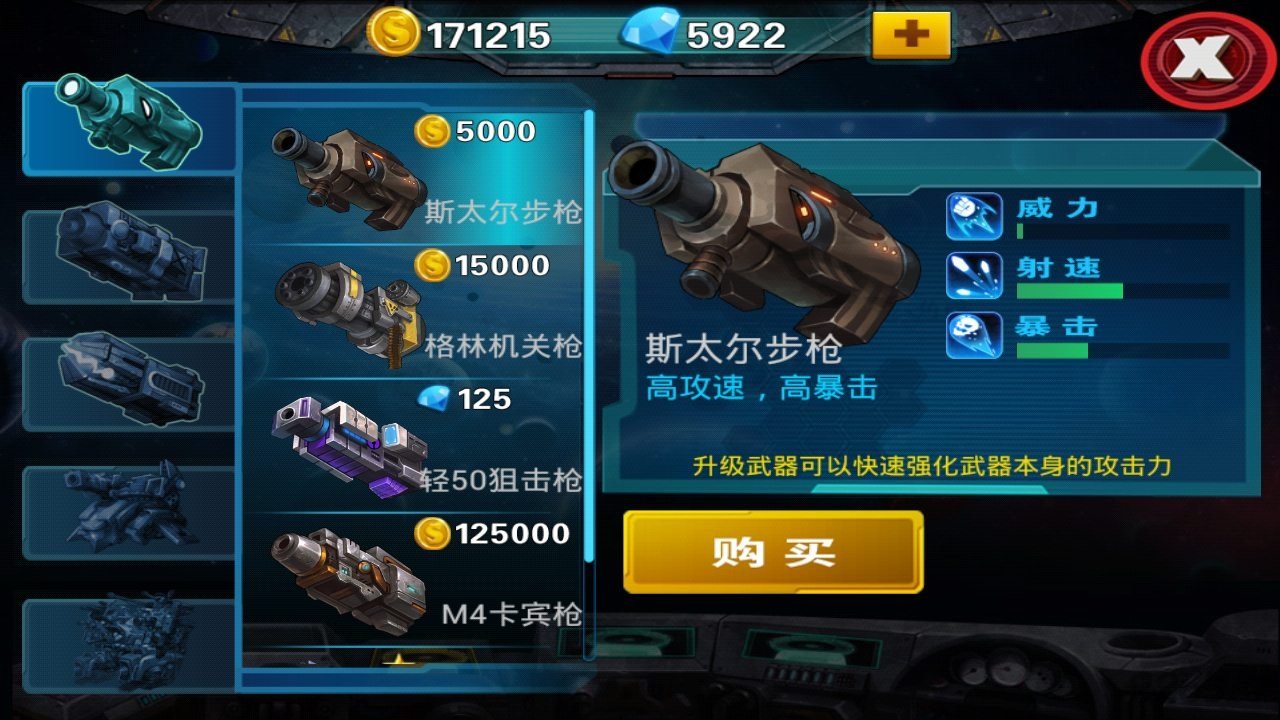The width and height of the screenshot is (1280, 720).
Task: Click the gold coin currency icon
Action: [391, 33]
